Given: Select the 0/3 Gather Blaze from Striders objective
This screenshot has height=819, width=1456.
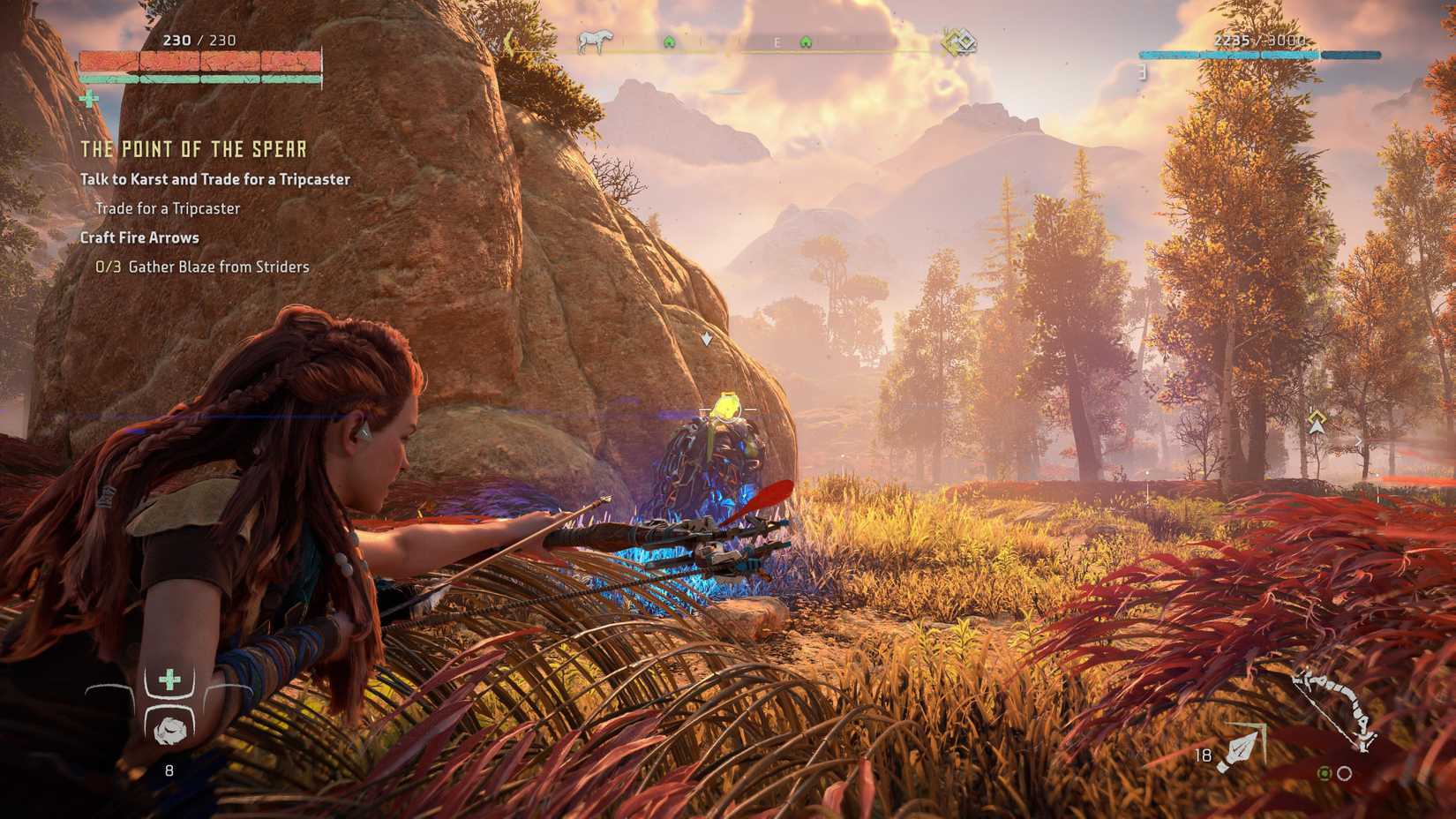Looking at the screenshot, I should pyautogui.click(x=202, y=267).
